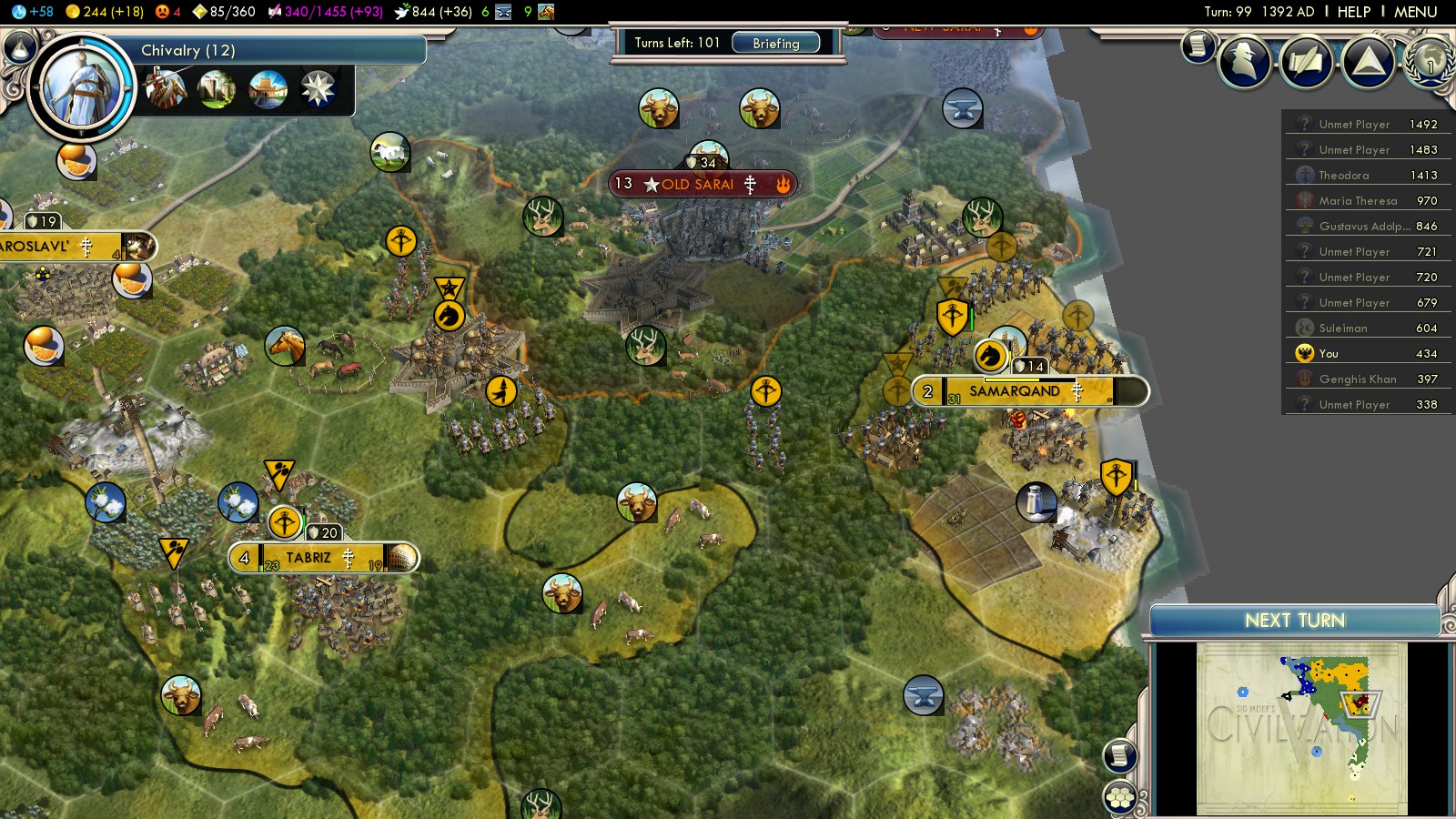The height and width of the screenshot is (819, 1456).
Task: Open the Samarqand city banner
Action: click(1015, 391)
